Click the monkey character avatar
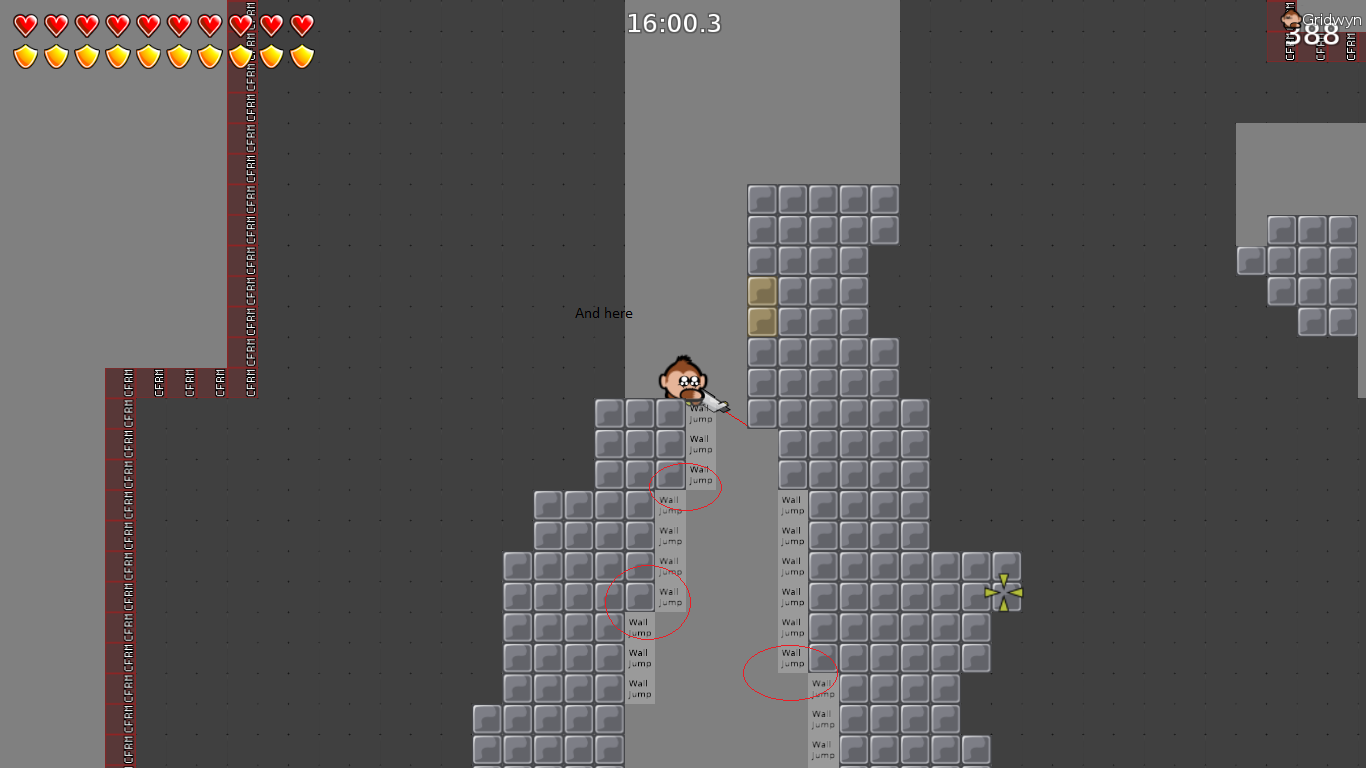This screenshot has height=768, width=1366. [x=683, y=378]
